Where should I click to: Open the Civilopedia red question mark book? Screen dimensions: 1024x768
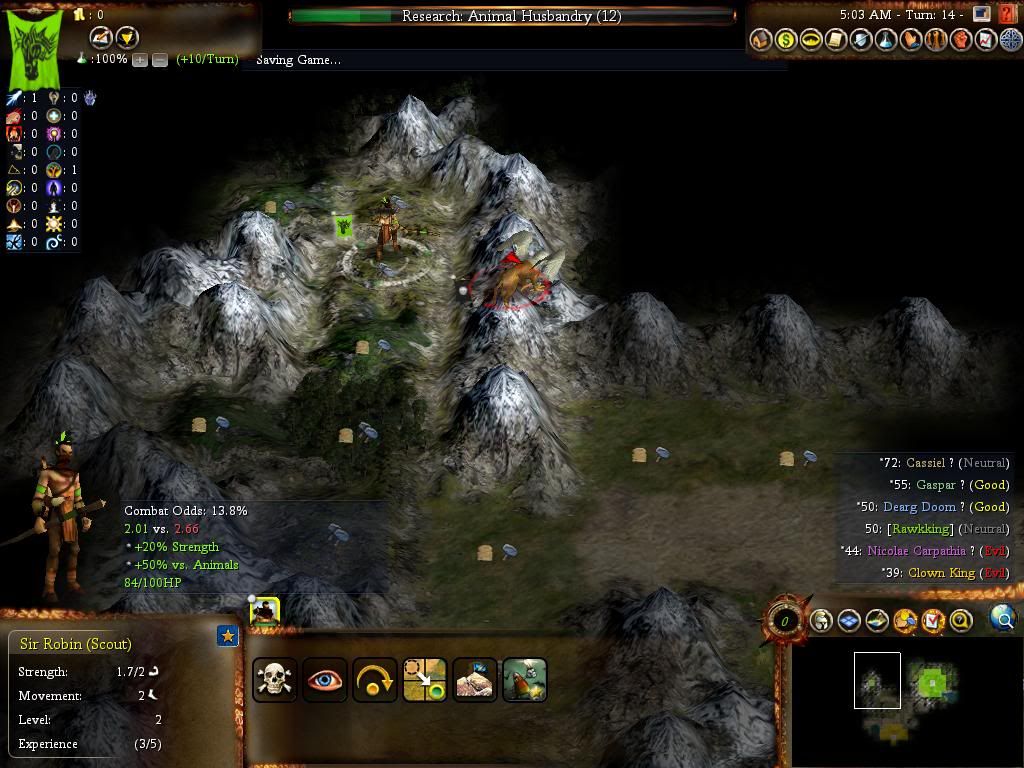[1008, 15]
